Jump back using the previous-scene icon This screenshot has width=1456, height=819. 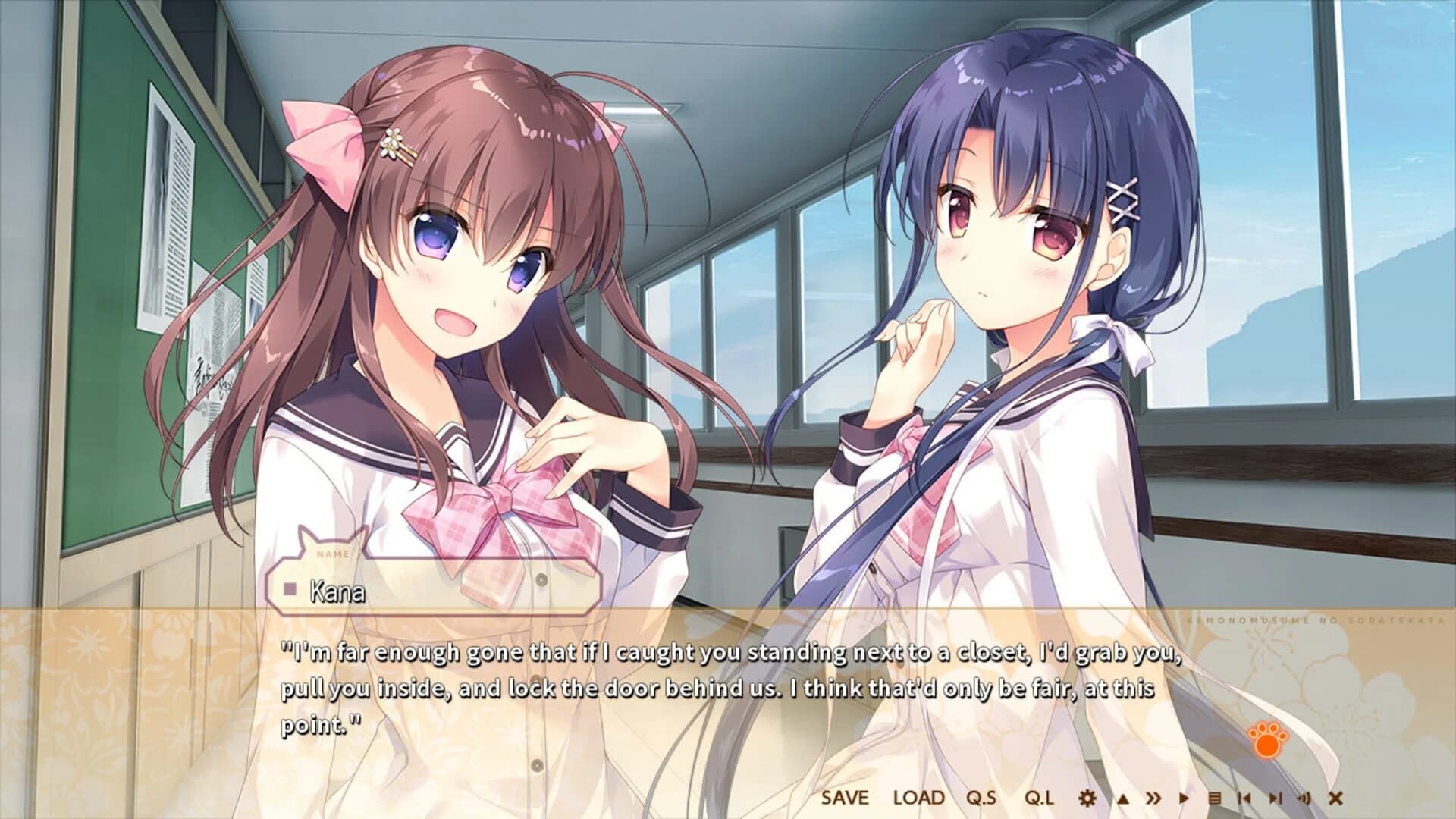coord(1245,799)
